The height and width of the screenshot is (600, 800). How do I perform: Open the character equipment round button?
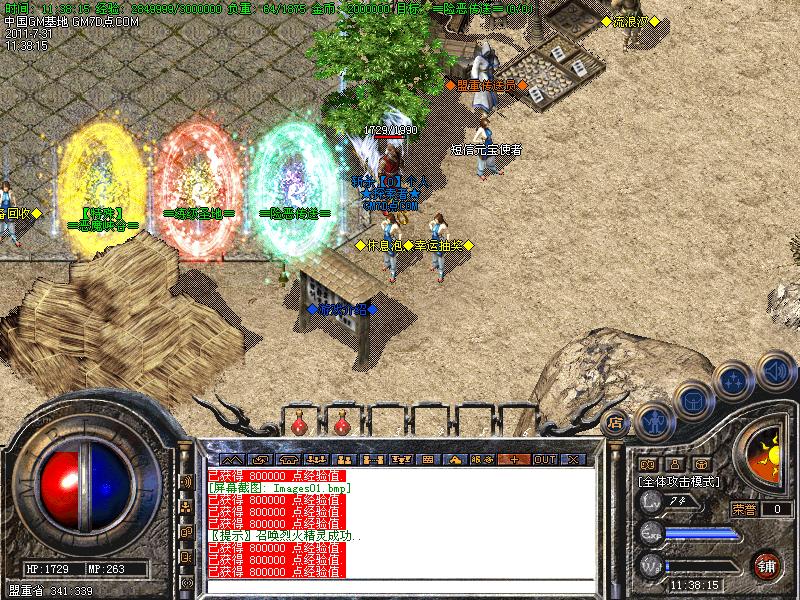tap(653, 420)
